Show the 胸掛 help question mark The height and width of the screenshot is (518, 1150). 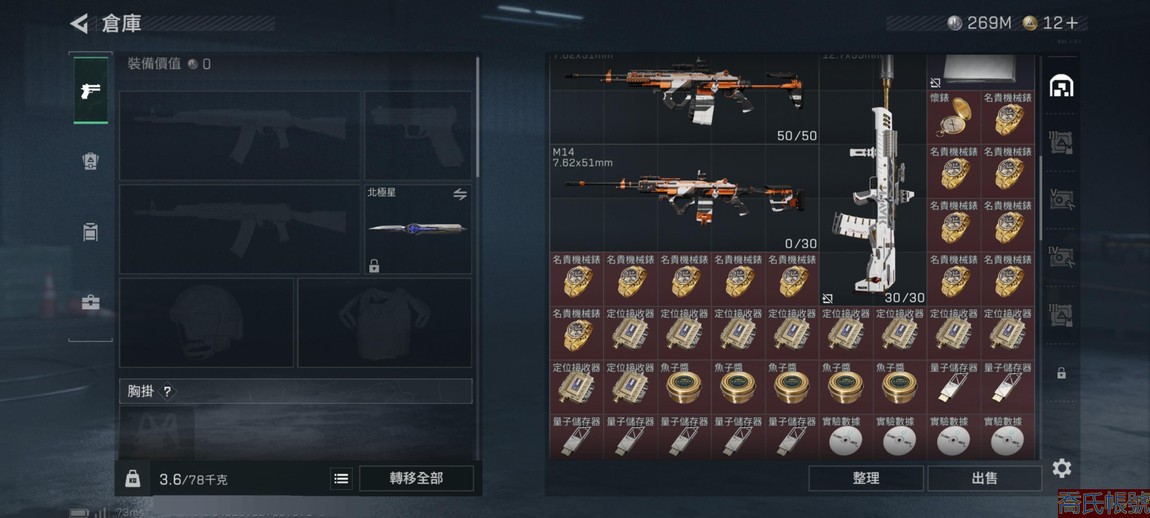167,392
